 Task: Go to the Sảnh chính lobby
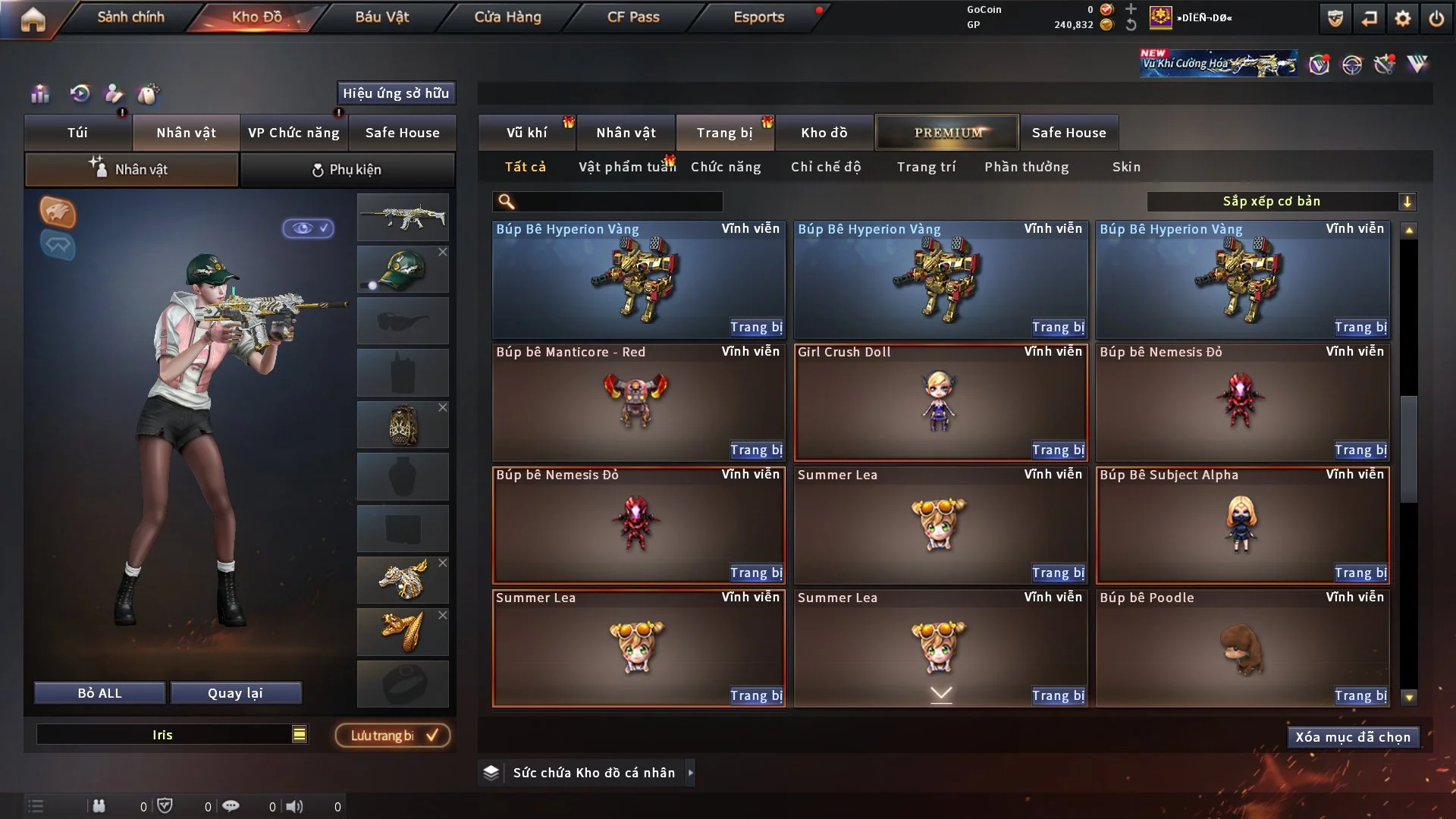(x=130, y=17)
